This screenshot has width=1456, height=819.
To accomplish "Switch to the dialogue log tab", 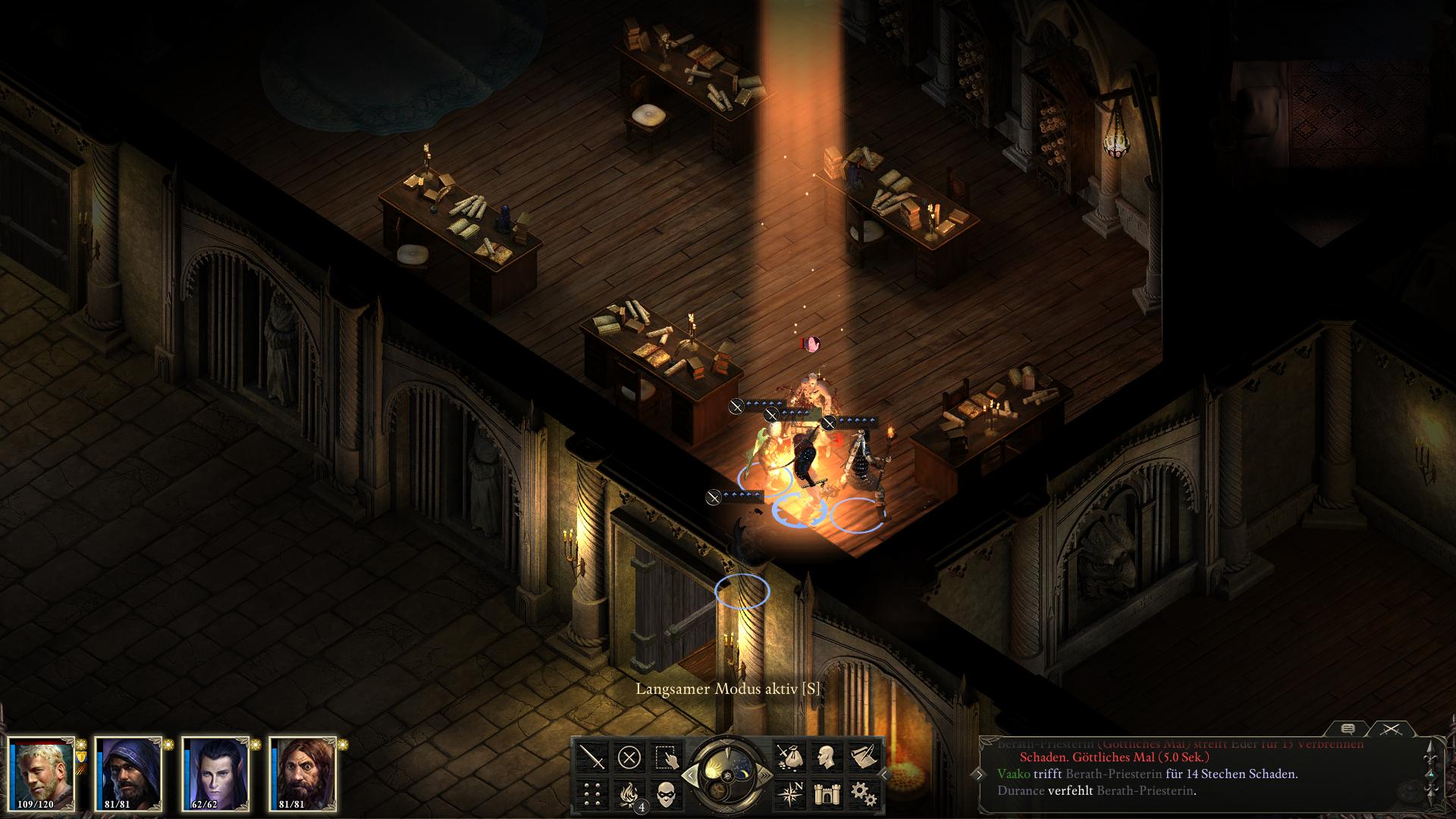I will click(x=1348, y=729).
